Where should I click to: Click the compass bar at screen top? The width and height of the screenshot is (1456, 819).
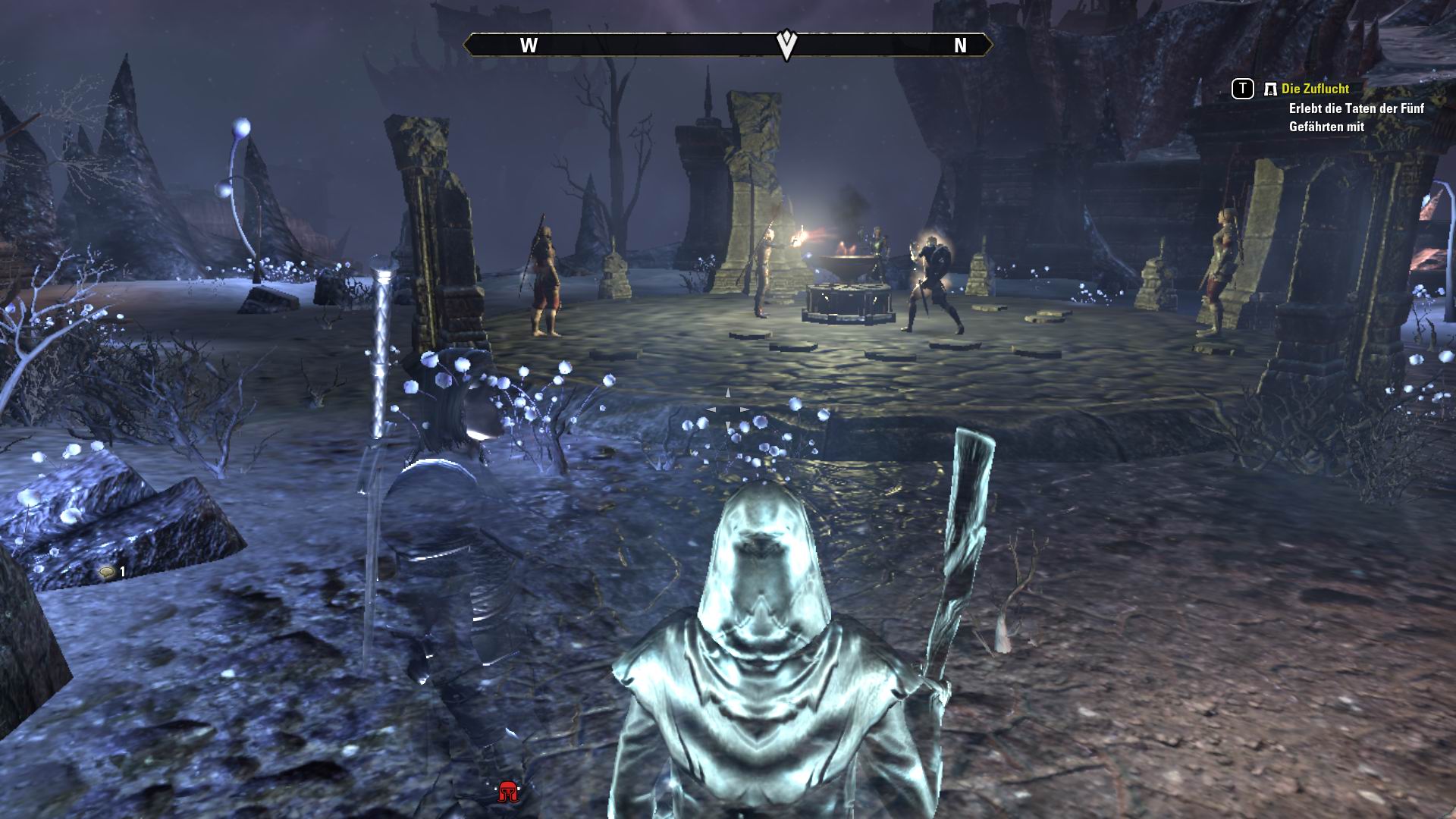click(728, 46)
